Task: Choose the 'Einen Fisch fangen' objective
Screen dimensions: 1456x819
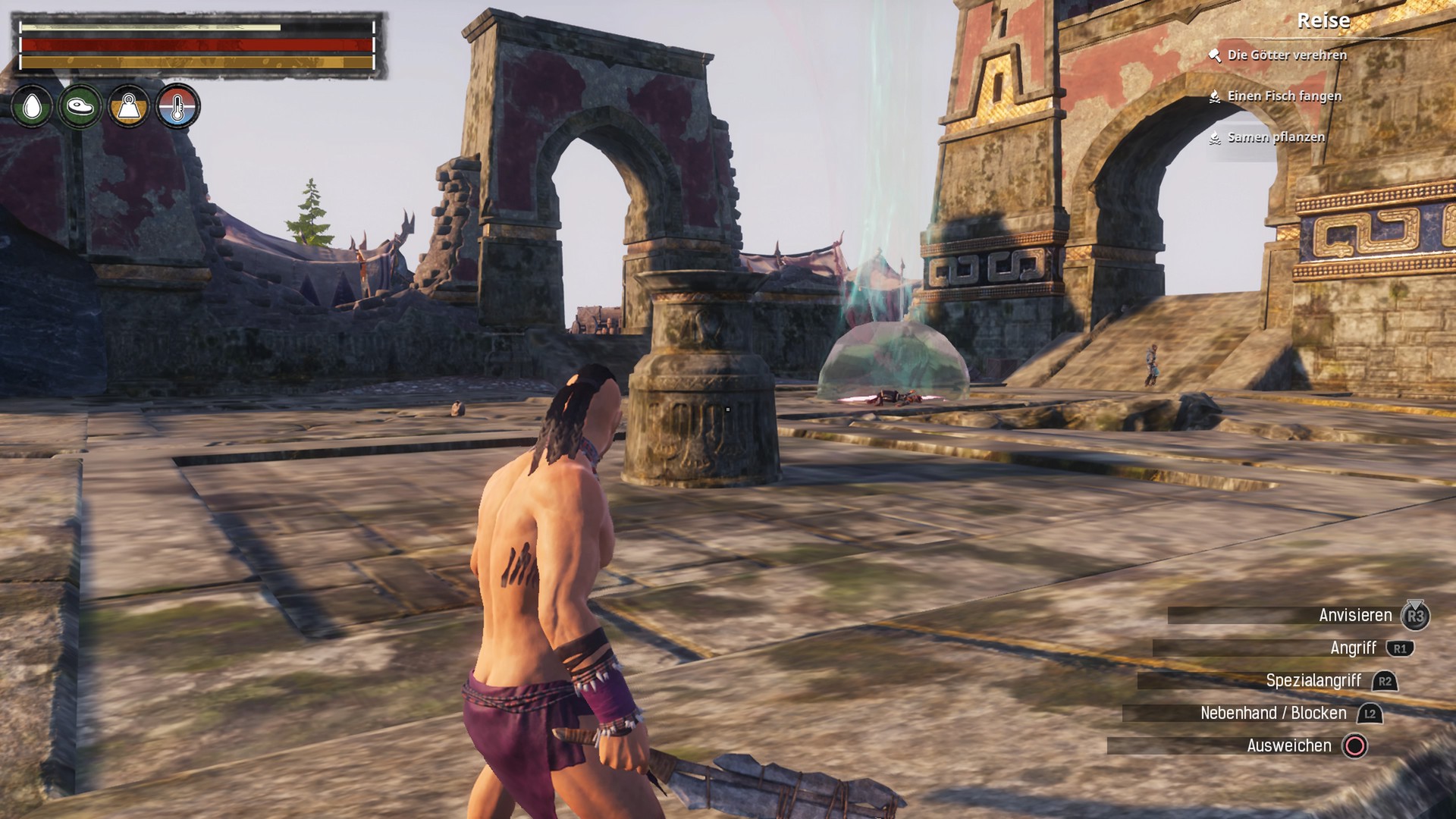Action: click(1284, 96)
